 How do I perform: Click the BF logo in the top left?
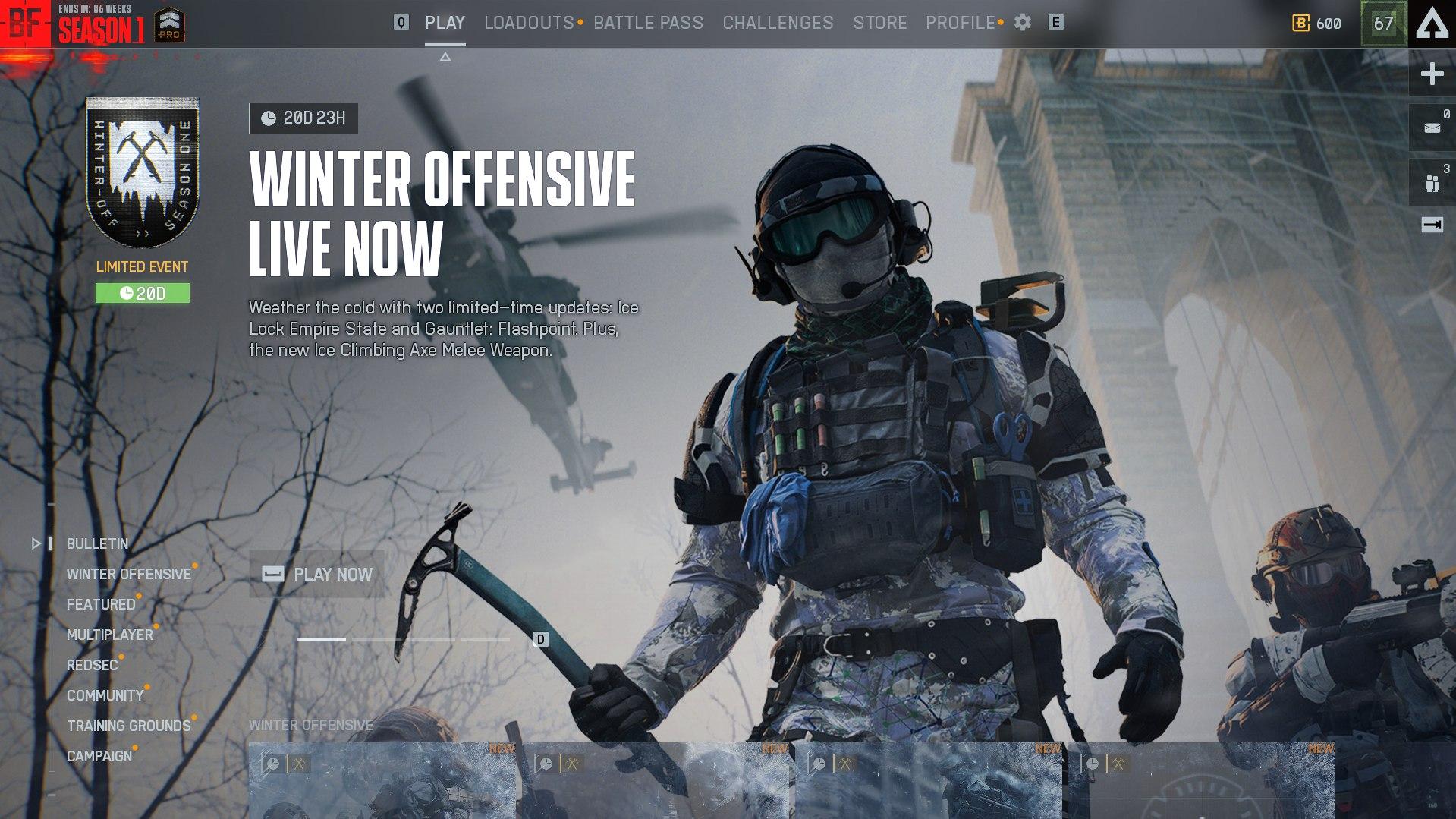(25, 23)
